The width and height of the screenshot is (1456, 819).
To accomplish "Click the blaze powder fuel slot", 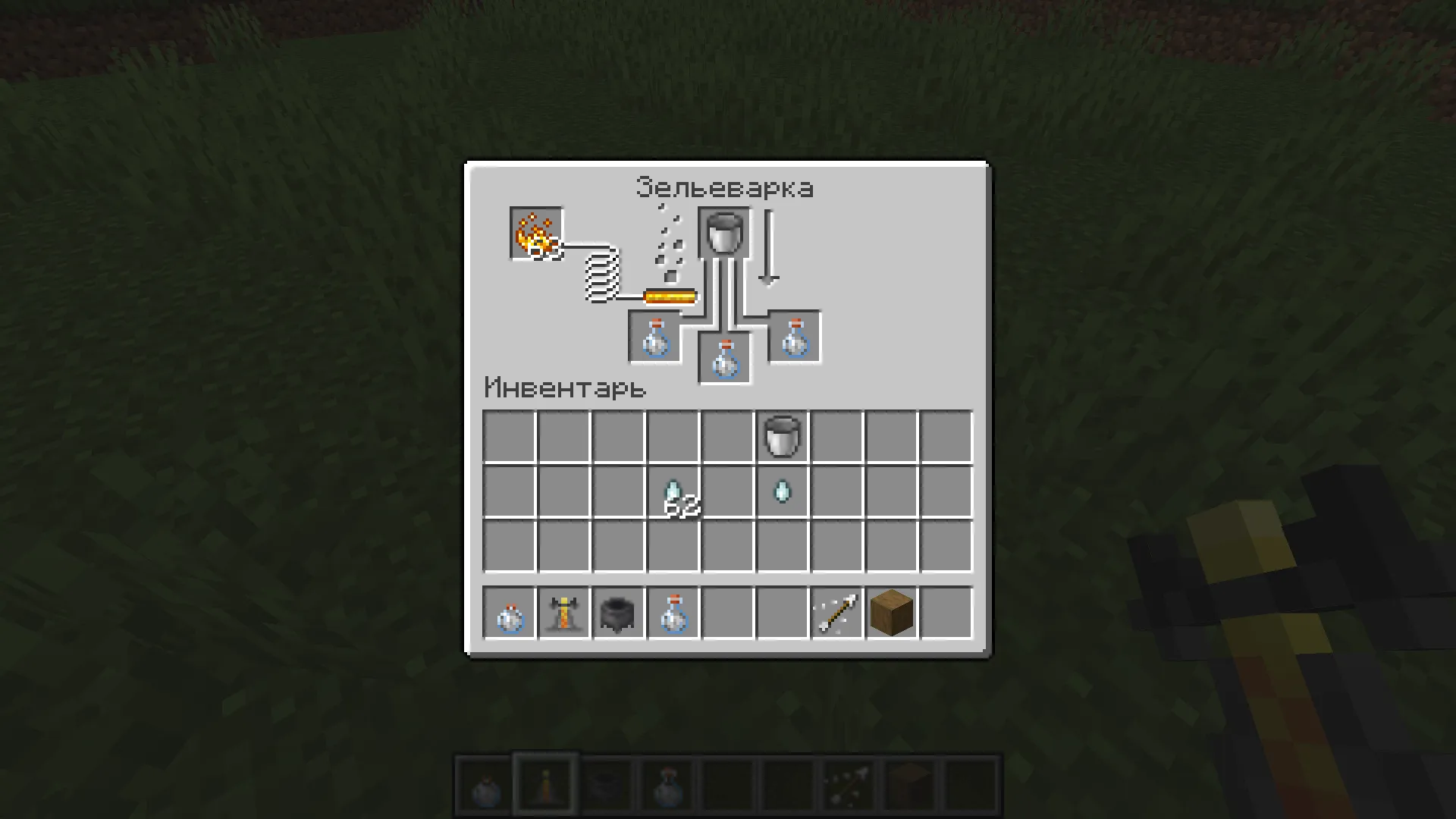I will tap(535, 231).
